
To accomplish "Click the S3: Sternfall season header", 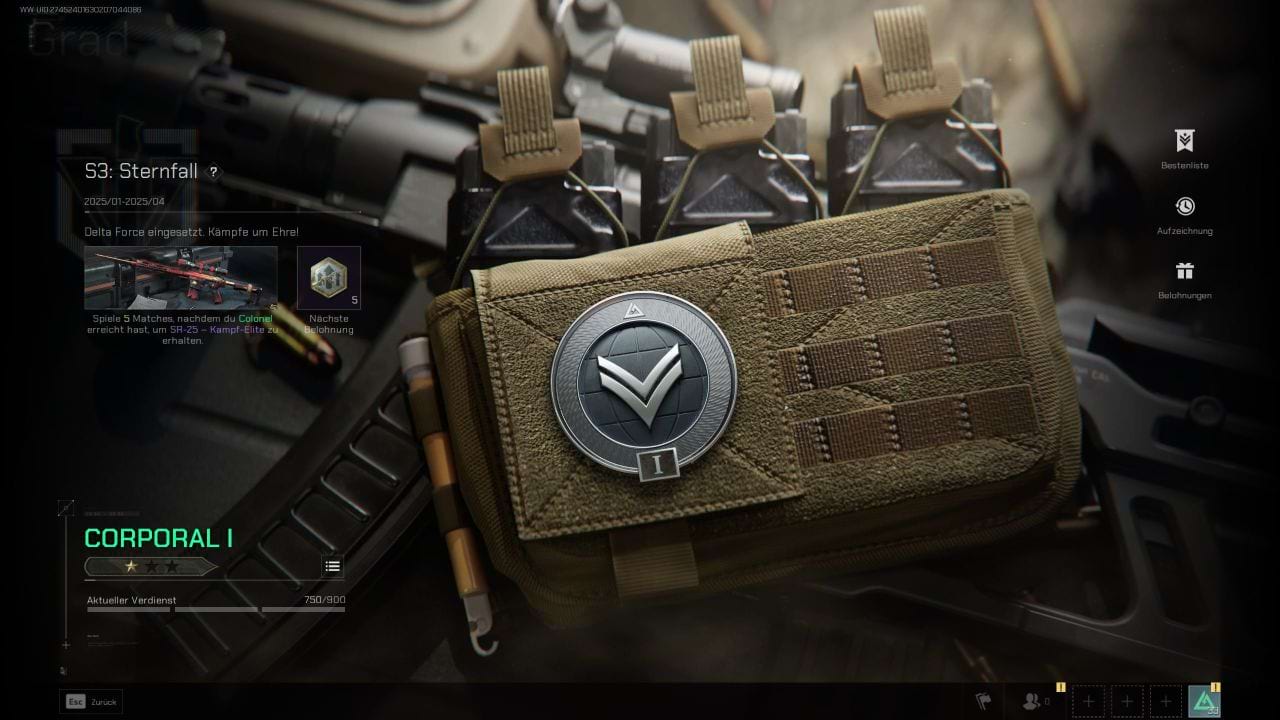I will pos(140,171).
